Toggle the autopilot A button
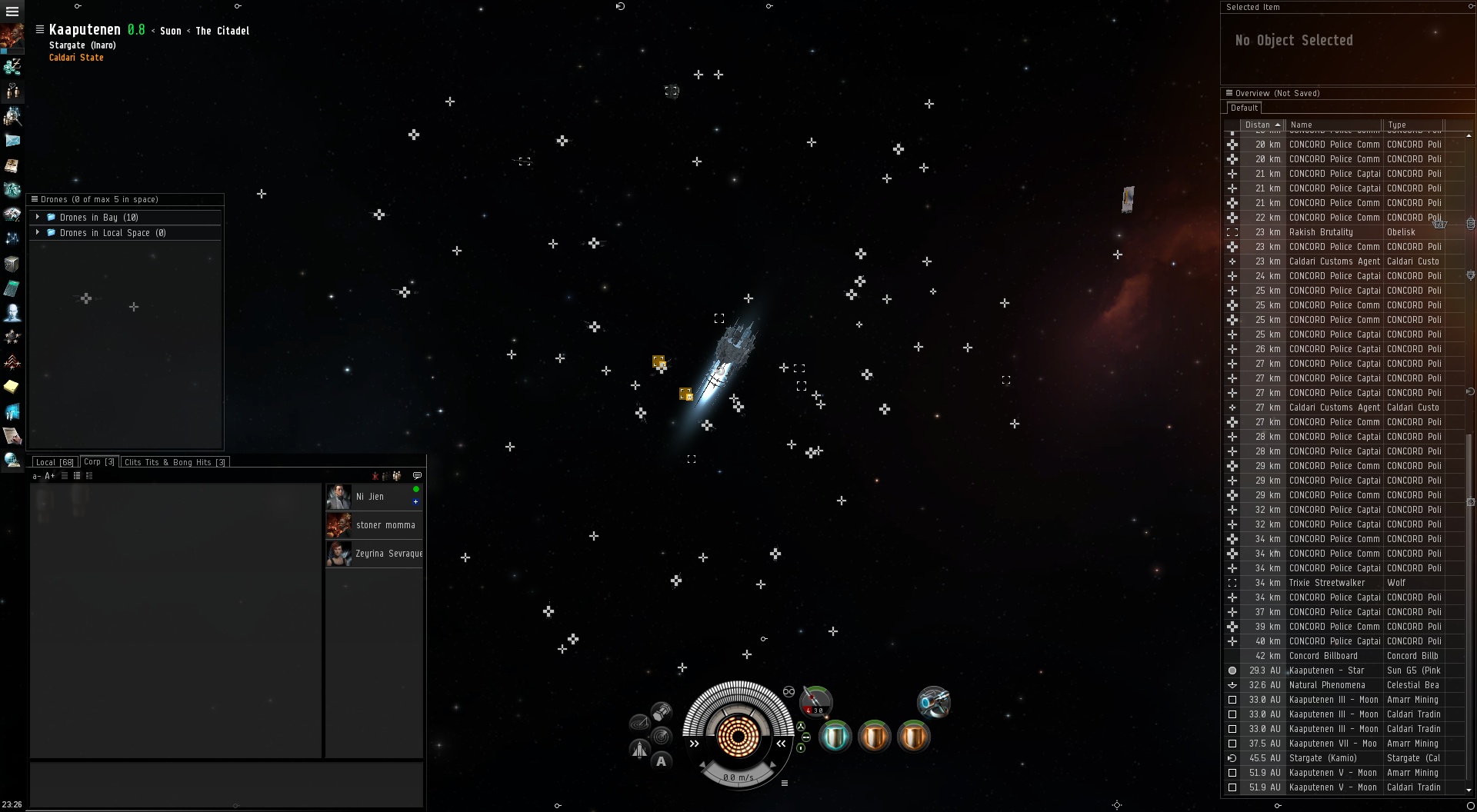The image size is (1477, 812). (661, 762)
